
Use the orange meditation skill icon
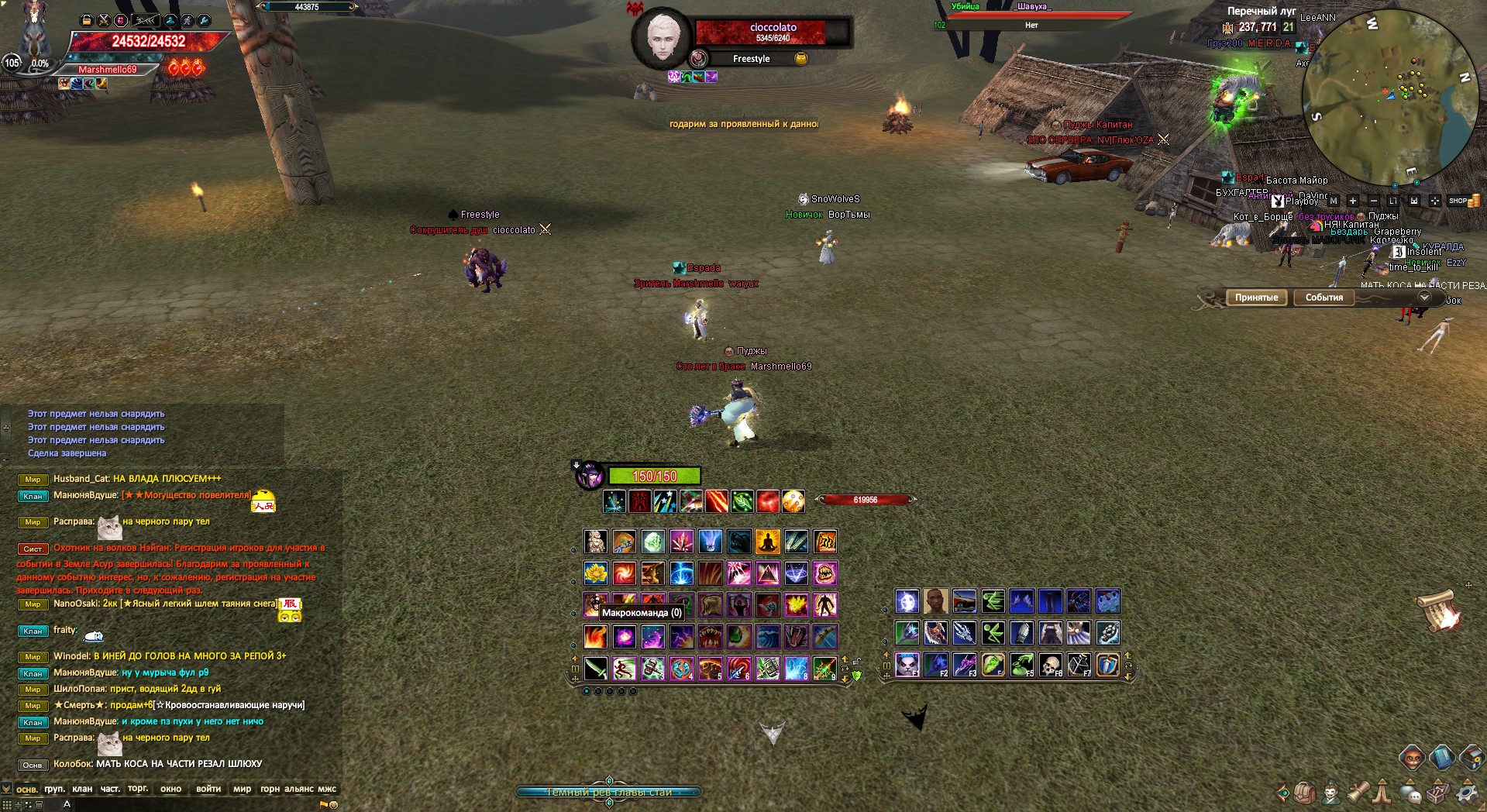pos(767,542)
